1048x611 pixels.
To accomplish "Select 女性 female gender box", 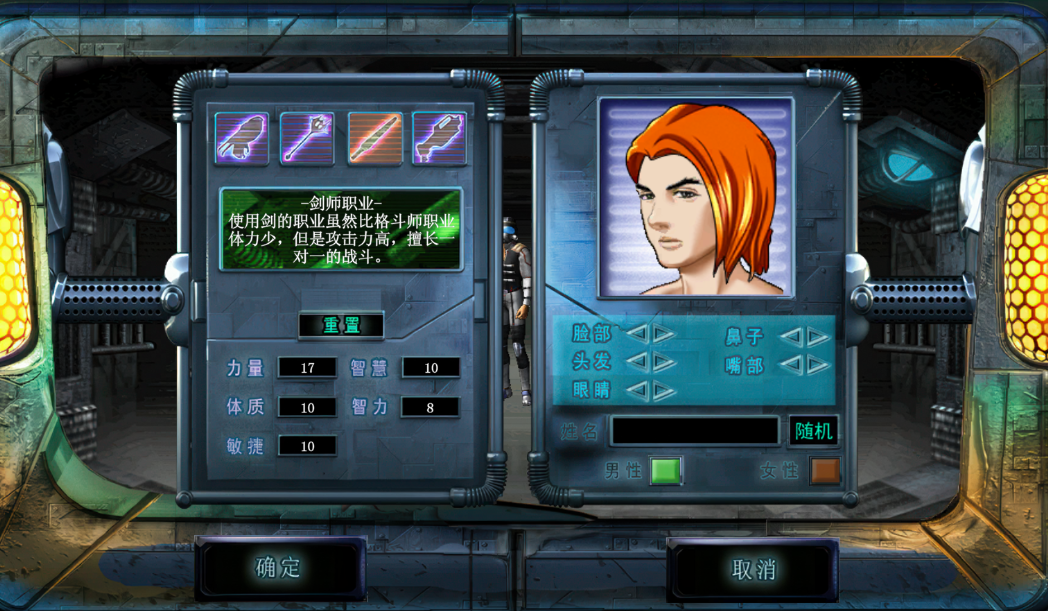I will (x=825, y=470).
